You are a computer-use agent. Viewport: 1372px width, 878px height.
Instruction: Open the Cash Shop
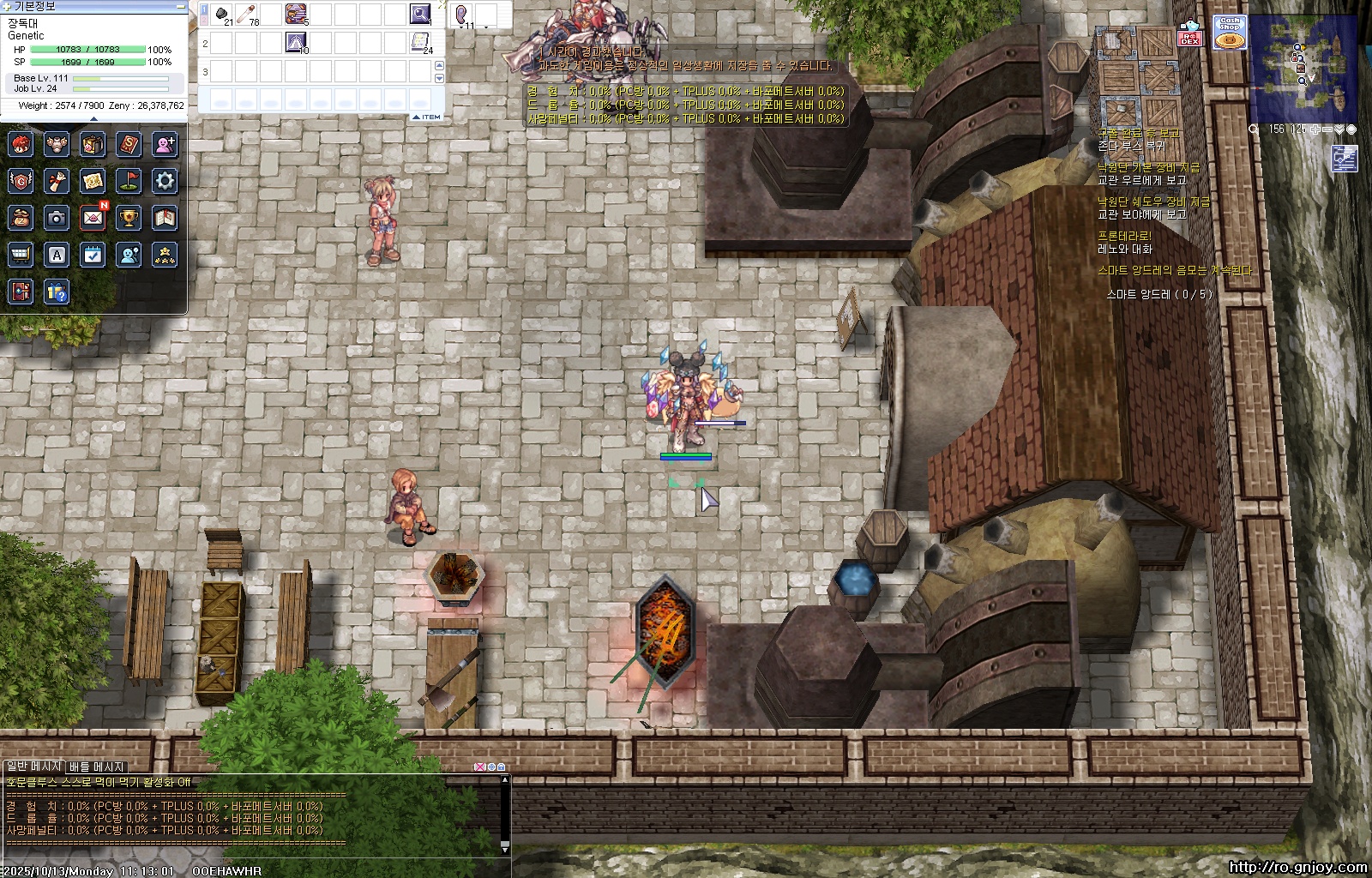click(x=1230, y=33)
